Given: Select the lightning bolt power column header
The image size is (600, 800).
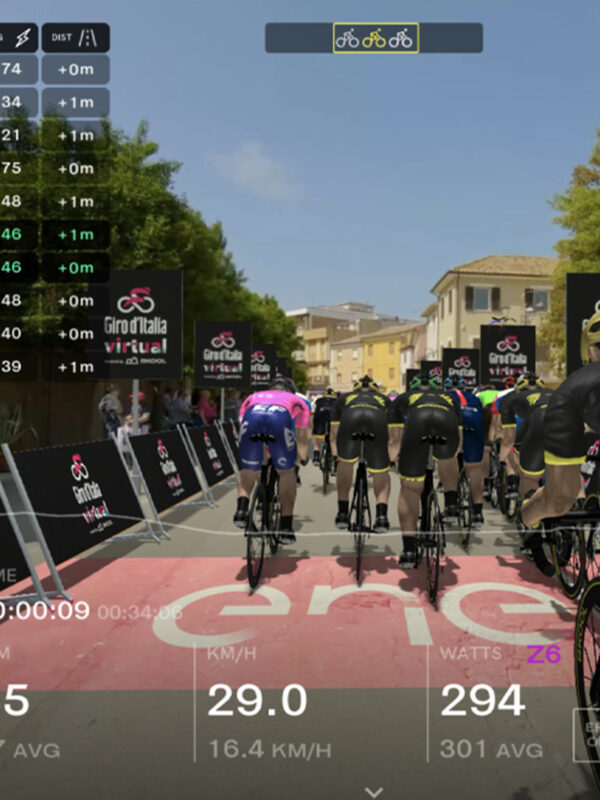Looking at the screenshot, I should (18, 38).
